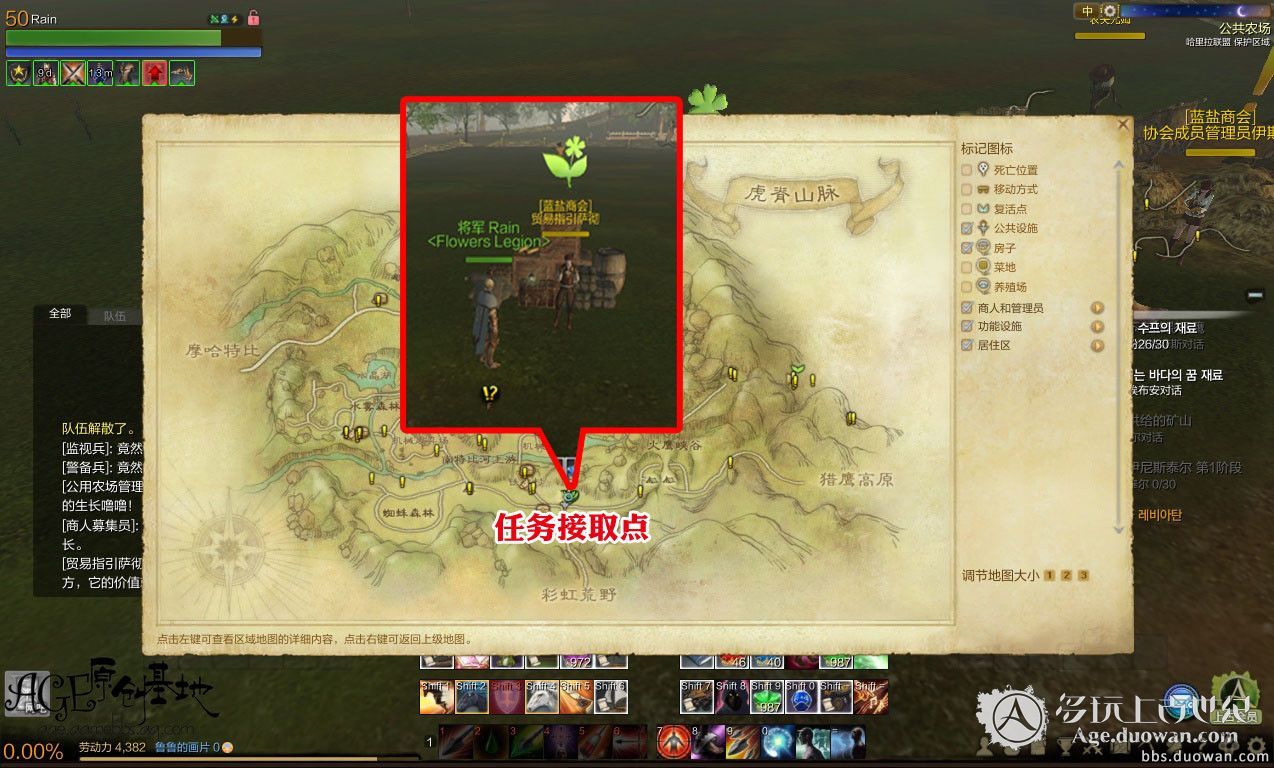Image resolution: width=1274 pixels, height=768 pixels.
Task: Turn on the 养殖场 marker filter
Action: click(967, 287)
